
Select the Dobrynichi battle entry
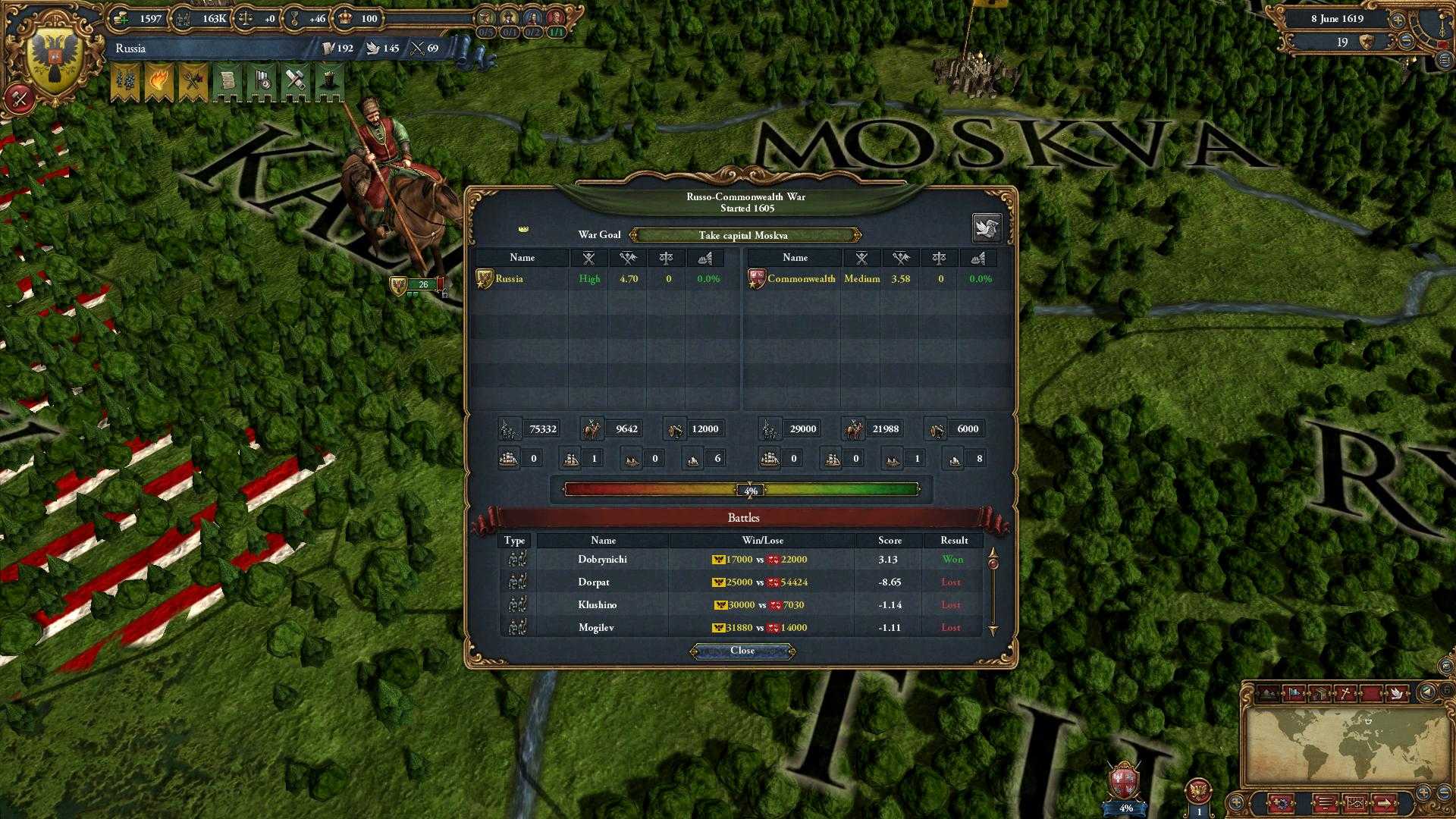(603, 559)
